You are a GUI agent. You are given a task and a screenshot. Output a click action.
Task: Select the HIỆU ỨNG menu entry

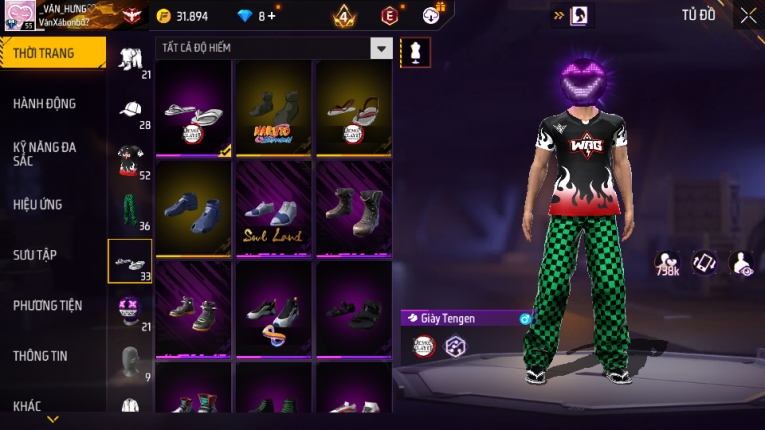38,205
